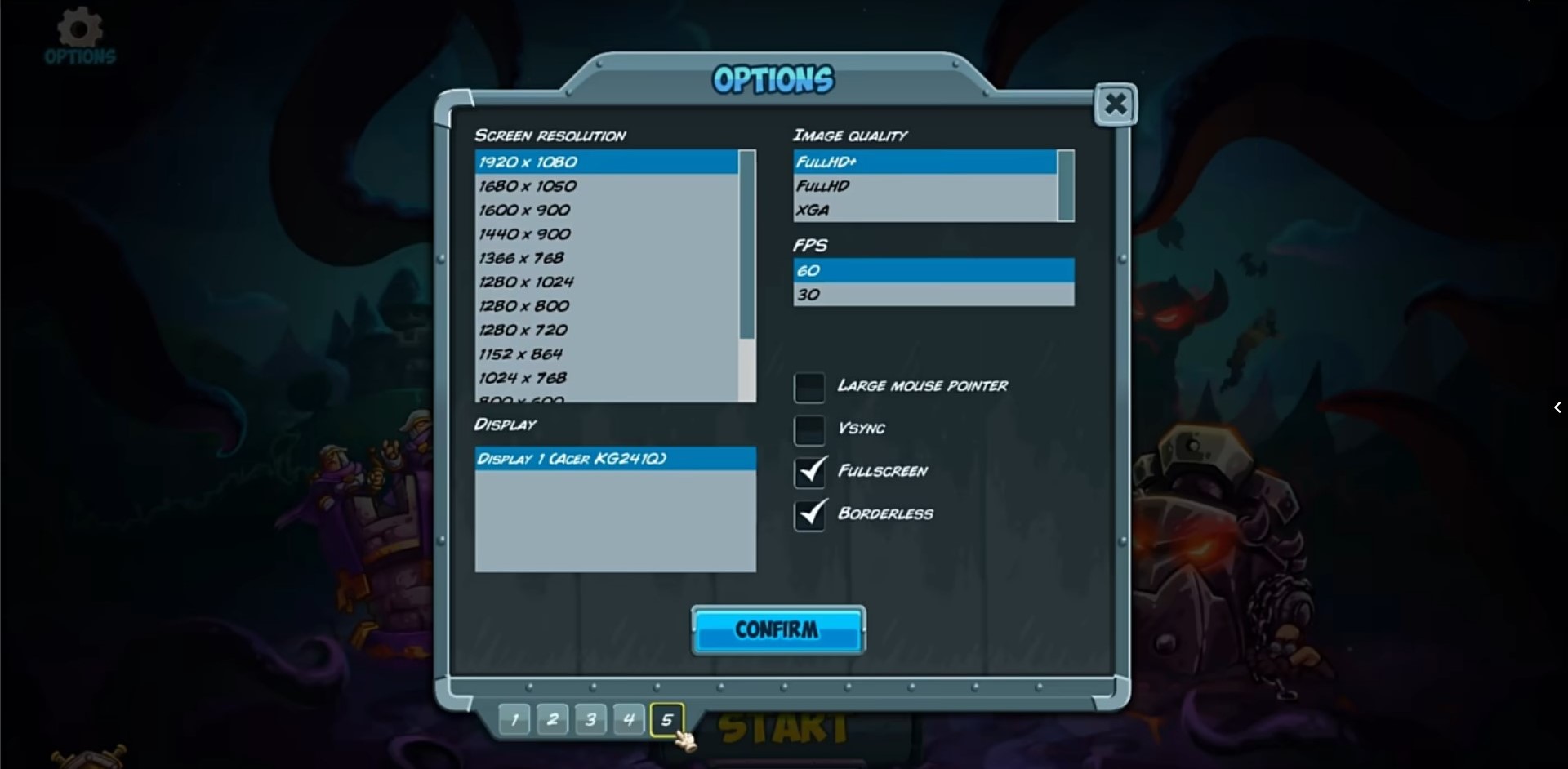1568x769 pixels.
Task: Enable large mouse pointer
Action: 809,387
